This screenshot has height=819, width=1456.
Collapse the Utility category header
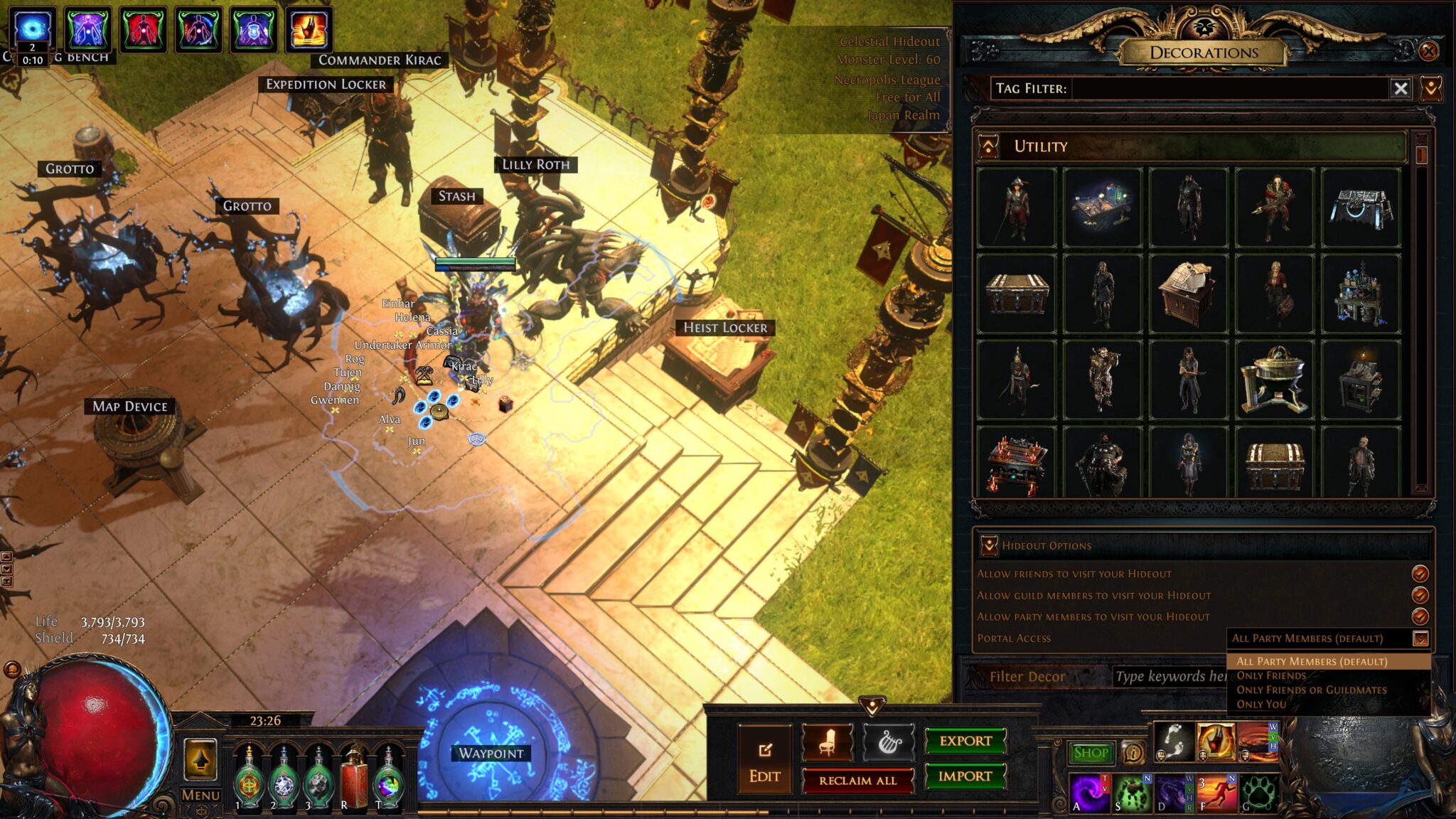tap(988, 146)
